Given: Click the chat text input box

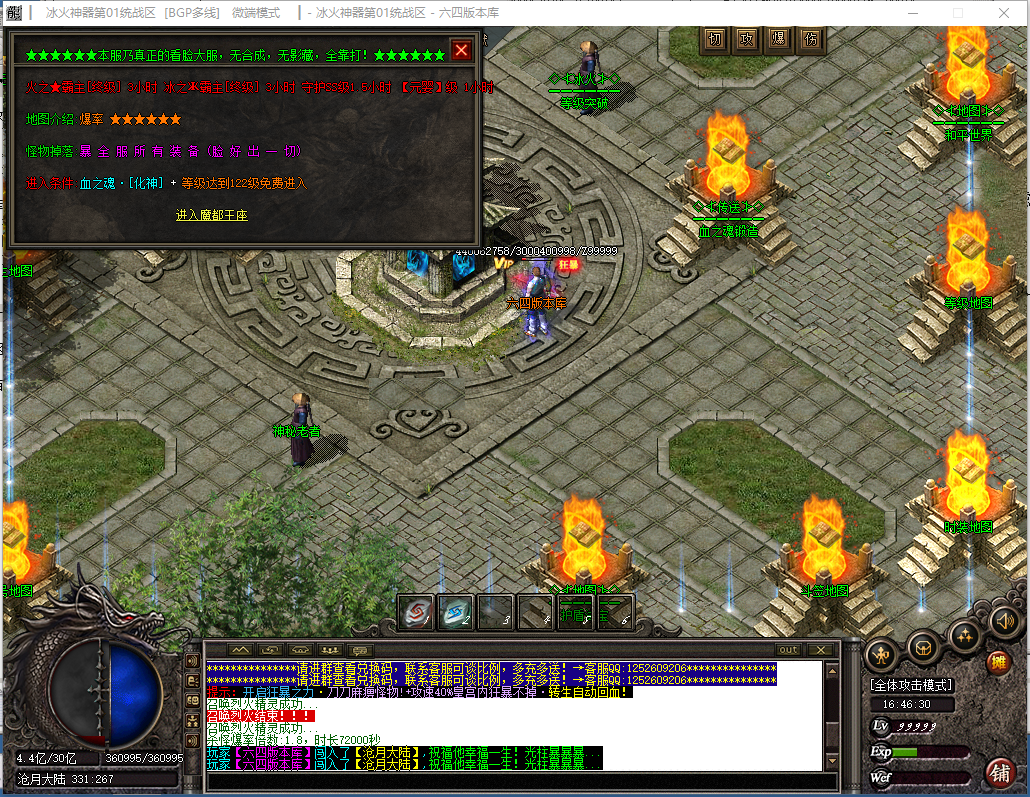Looking at the screenshot, I should click(x=515, y=781).
